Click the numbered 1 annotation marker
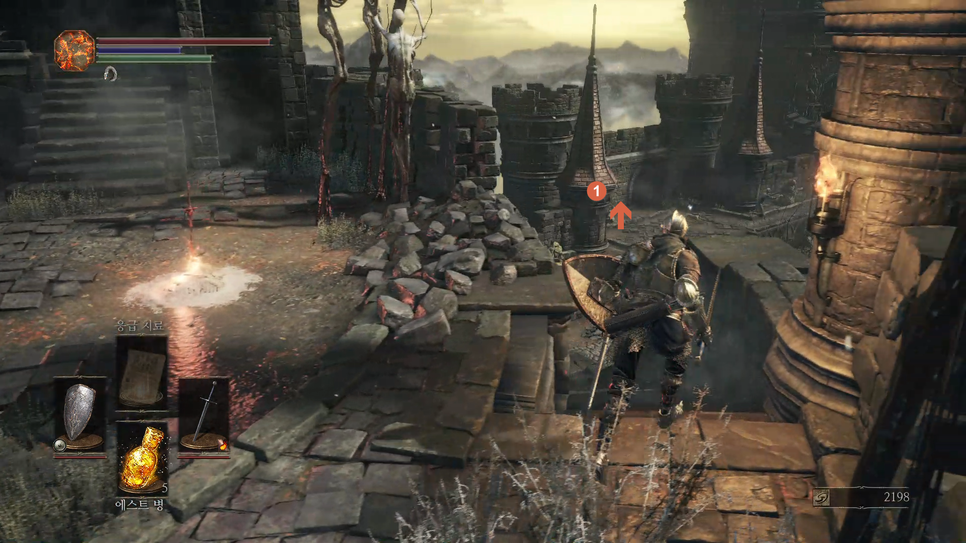 pyautogui.click(x=596, y=190)
